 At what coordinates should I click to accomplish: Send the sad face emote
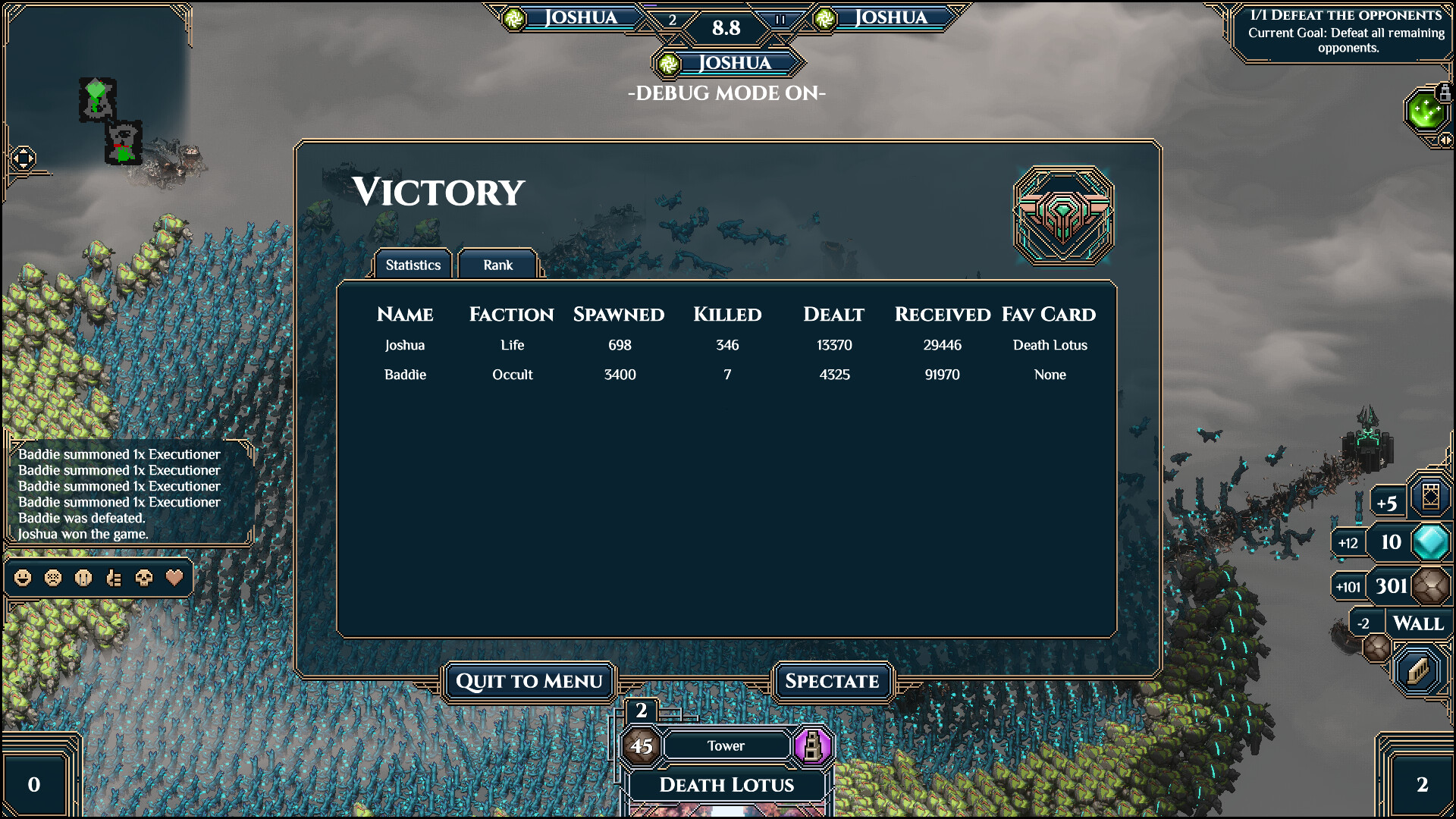[x=52, y=578]
